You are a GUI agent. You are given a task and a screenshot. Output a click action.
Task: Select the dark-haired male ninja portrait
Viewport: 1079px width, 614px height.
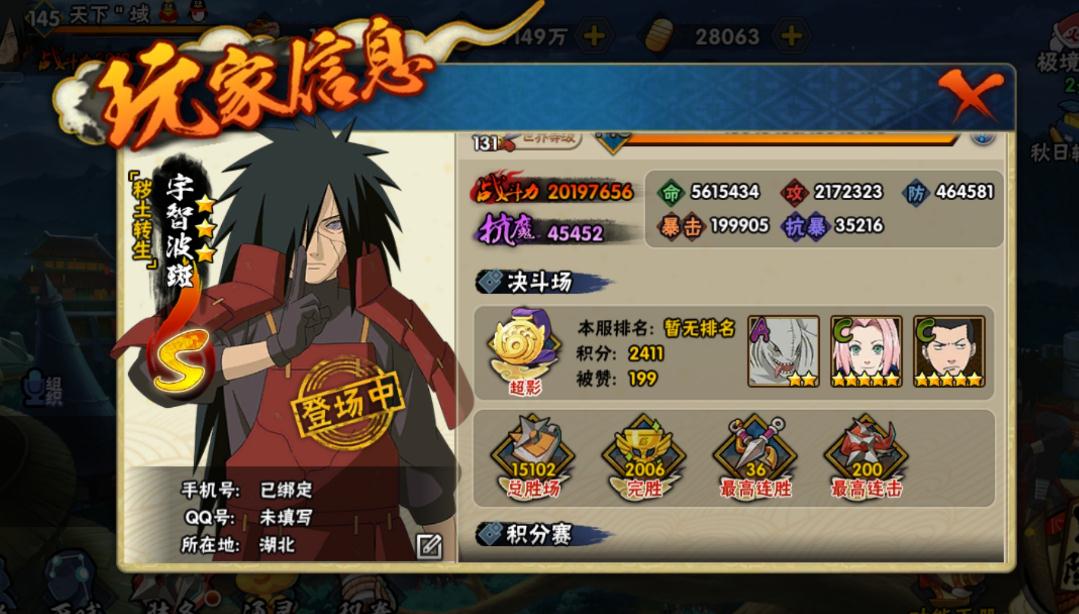point(949,351)
